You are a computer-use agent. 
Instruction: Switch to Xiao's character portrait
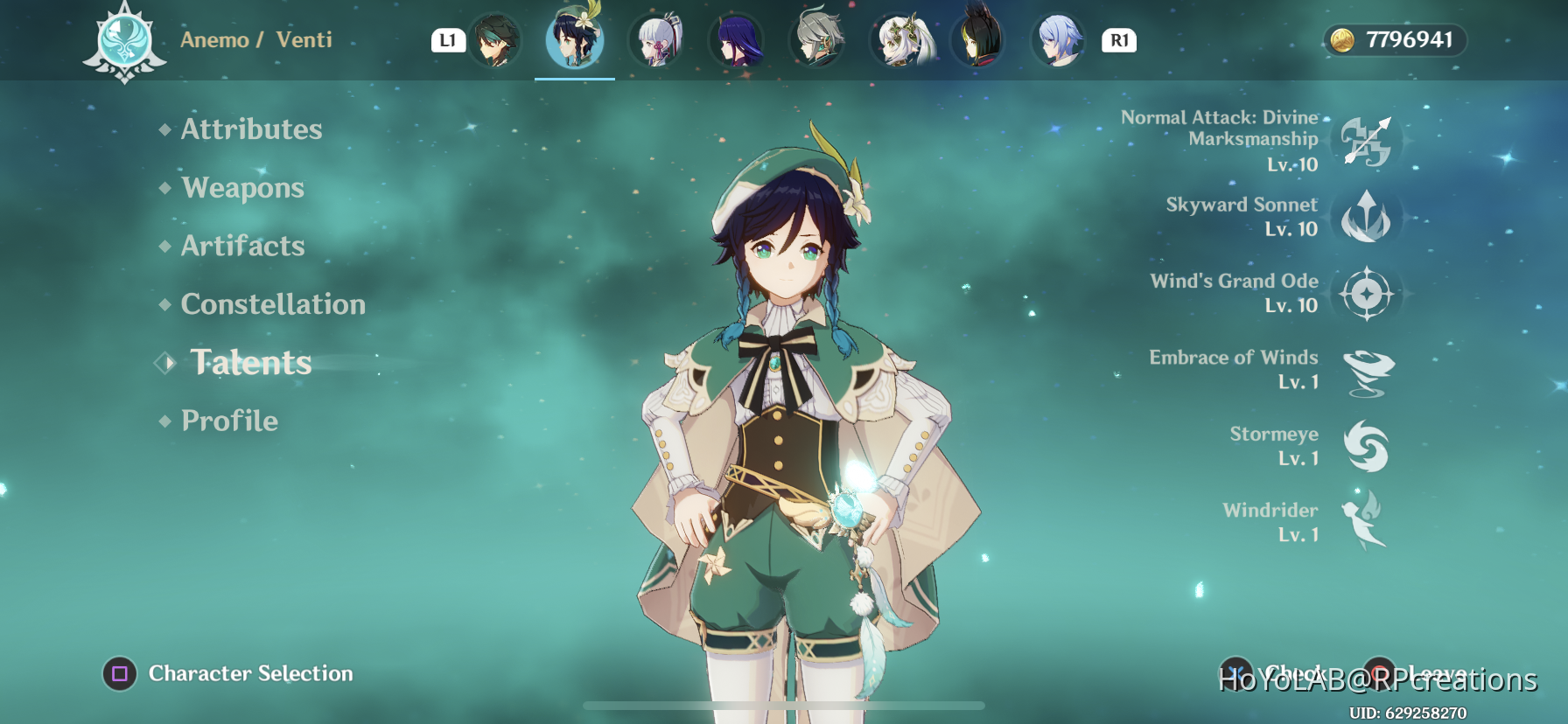[x=495, y=40]
